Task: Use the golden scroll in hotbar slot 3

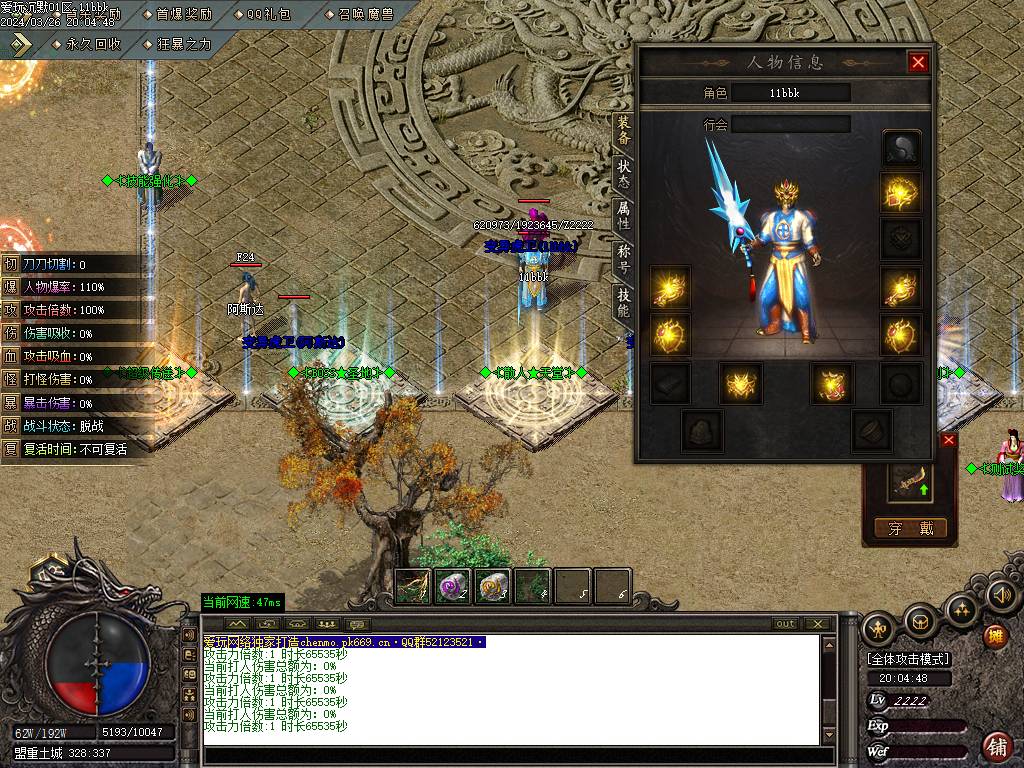Action: pos(493,586)
